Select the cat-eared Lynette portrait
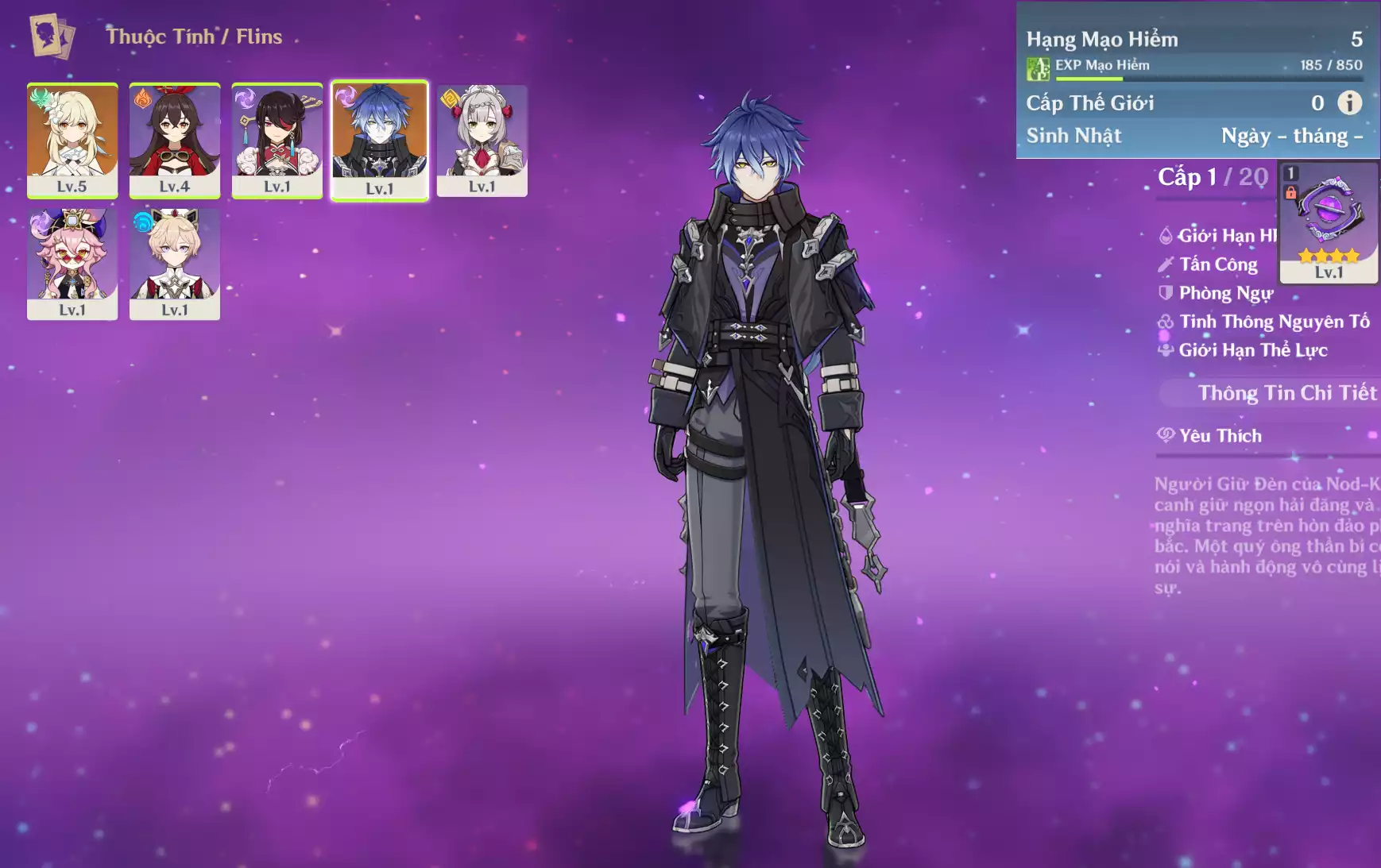The image size is (1381, 868). pyautogui.click(x=175, y=263)
